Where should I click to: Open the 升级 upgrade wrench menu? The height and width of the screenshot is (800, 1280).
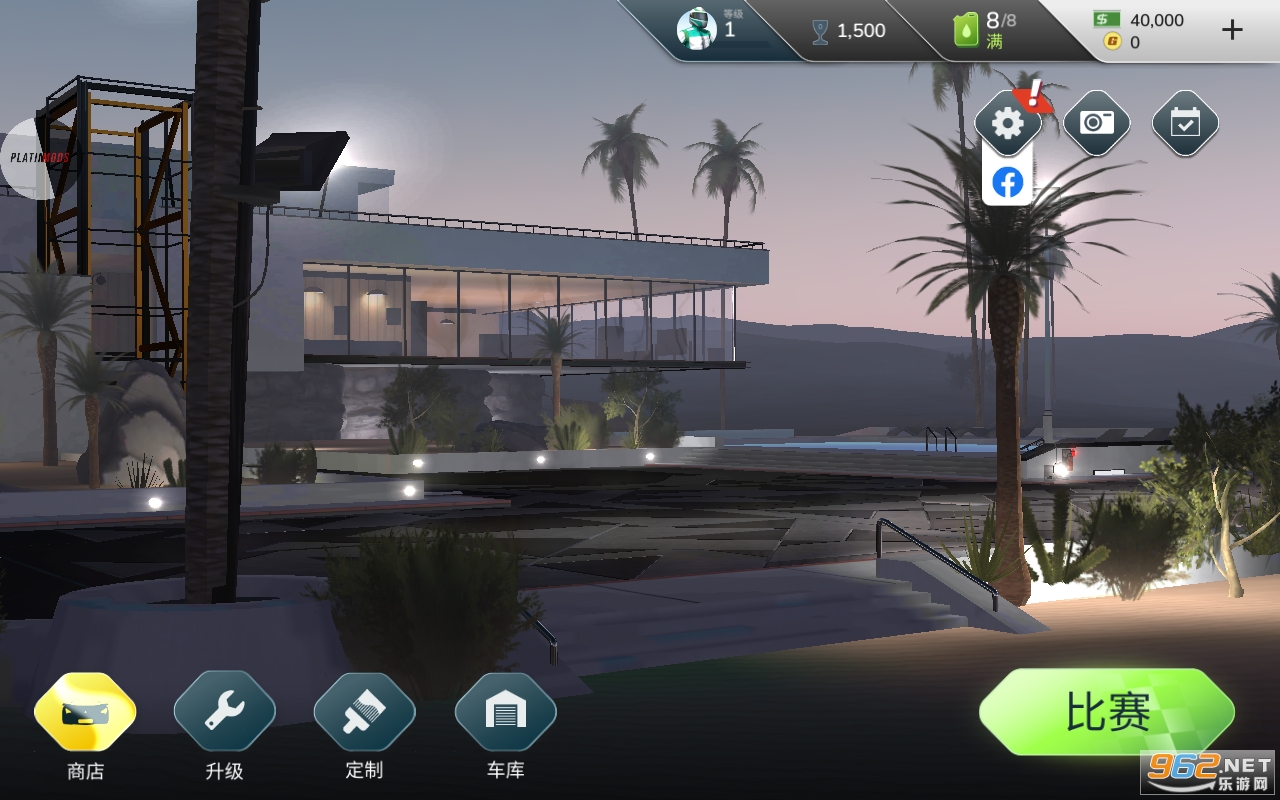coord(224,712)
